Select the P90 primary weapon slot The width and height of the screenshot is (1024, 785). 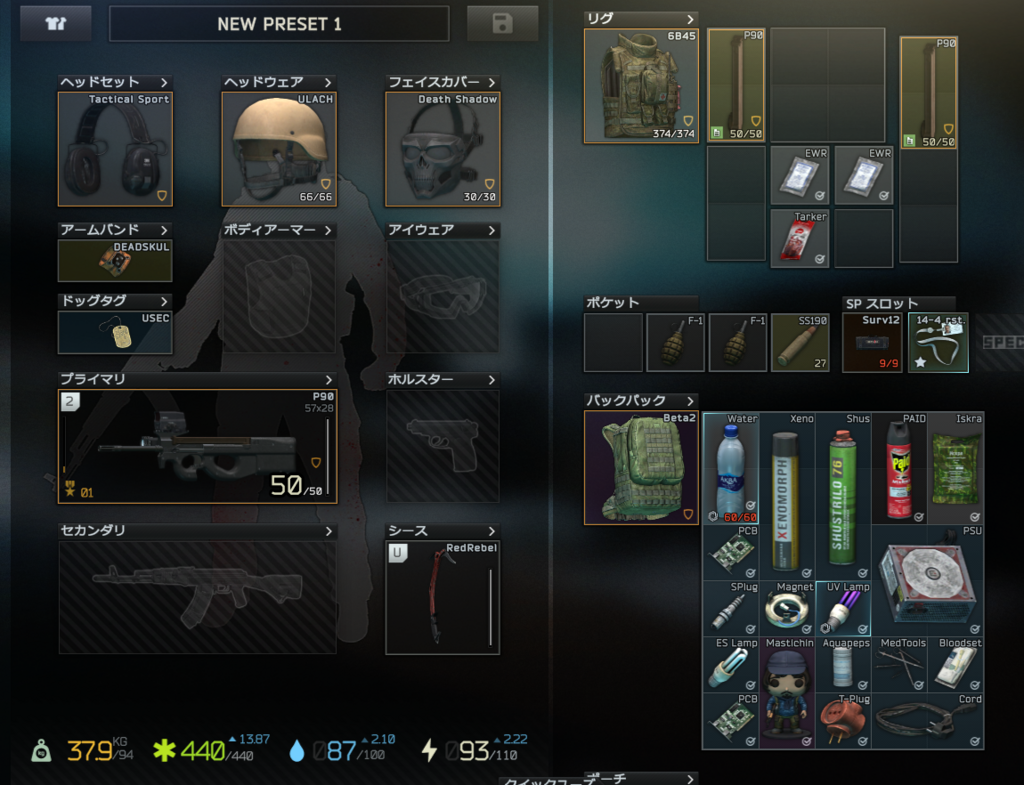click(x=197, y=446)
